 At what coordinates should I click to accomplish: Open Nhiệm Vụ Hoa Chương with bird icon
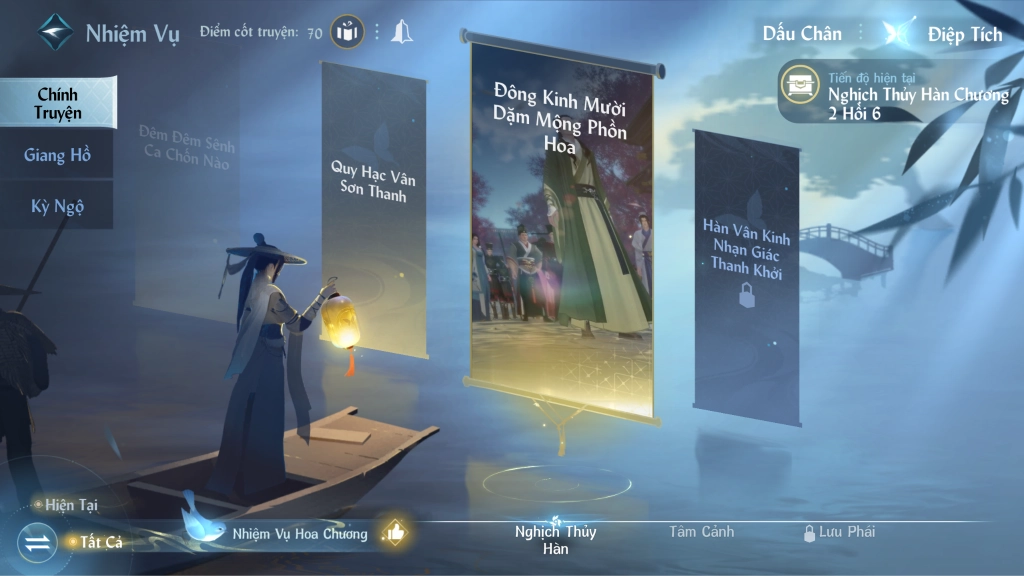(x=299, y=534)
